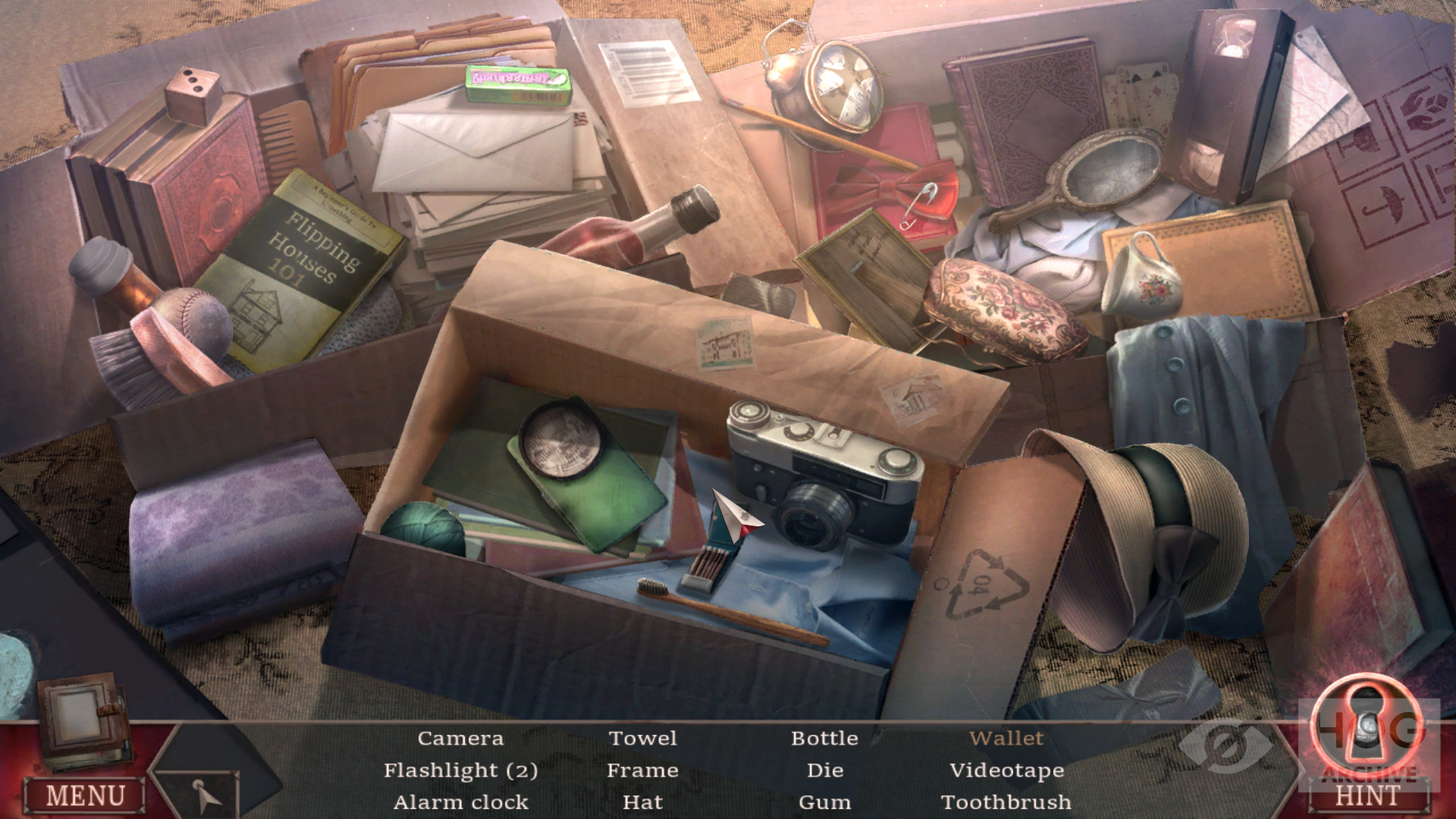Select Bottle in the item list

(x=825, y=739)
